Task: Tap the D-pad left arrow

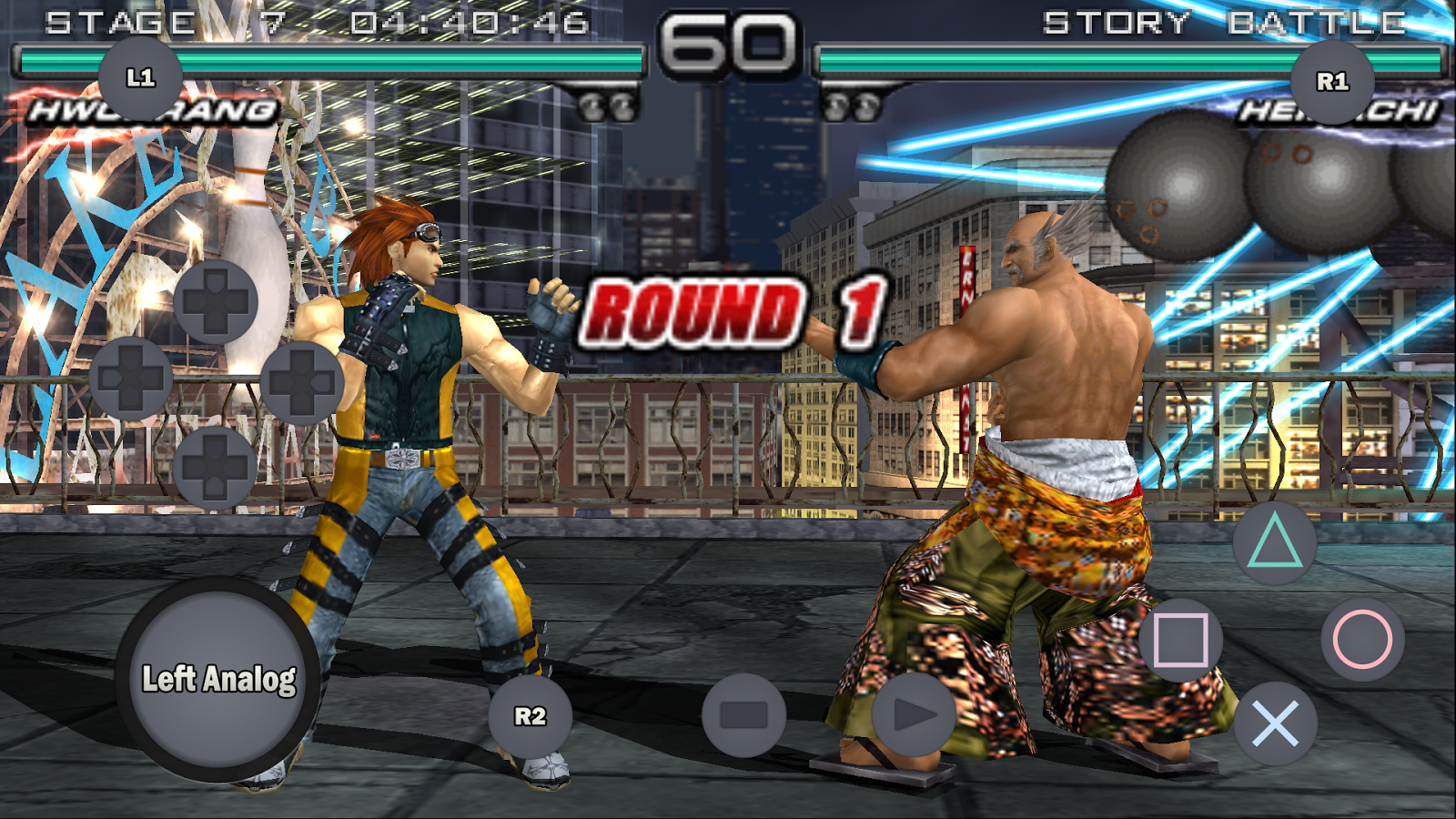Action: click(x=131, y=378)
